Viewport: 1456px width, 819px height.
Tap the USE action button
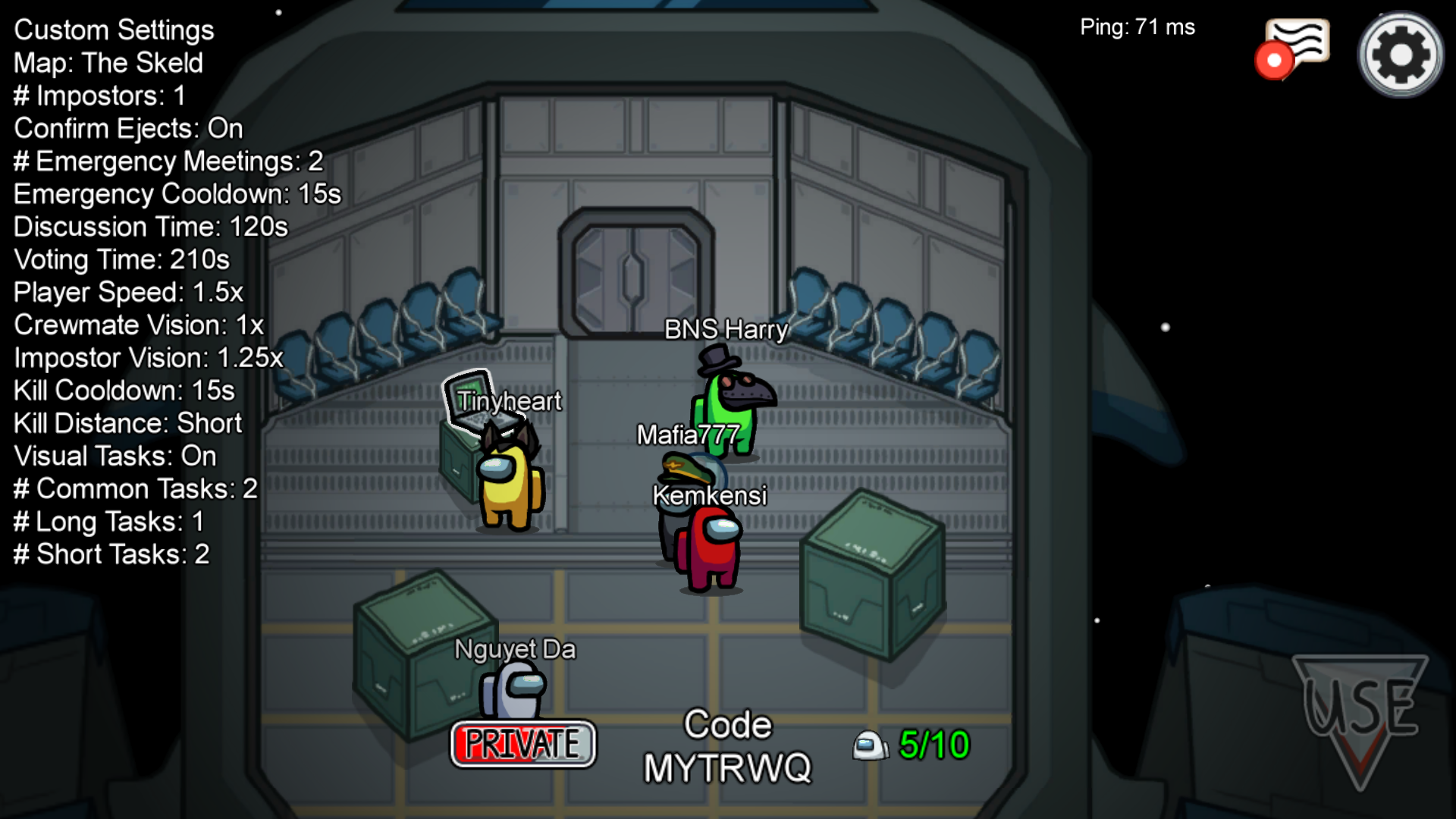click(1360, 714)
